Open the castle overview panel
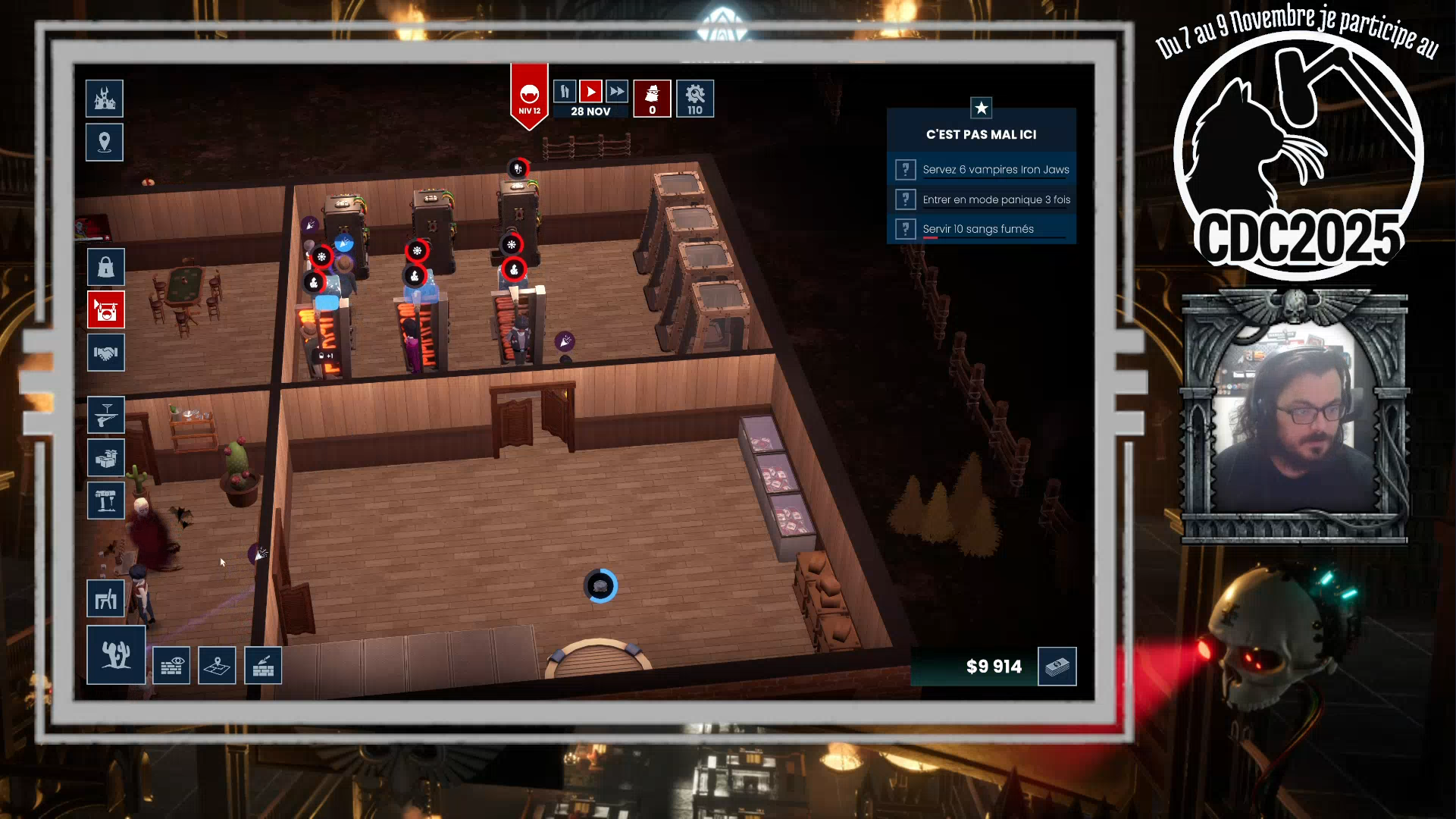 click(104, 99)
